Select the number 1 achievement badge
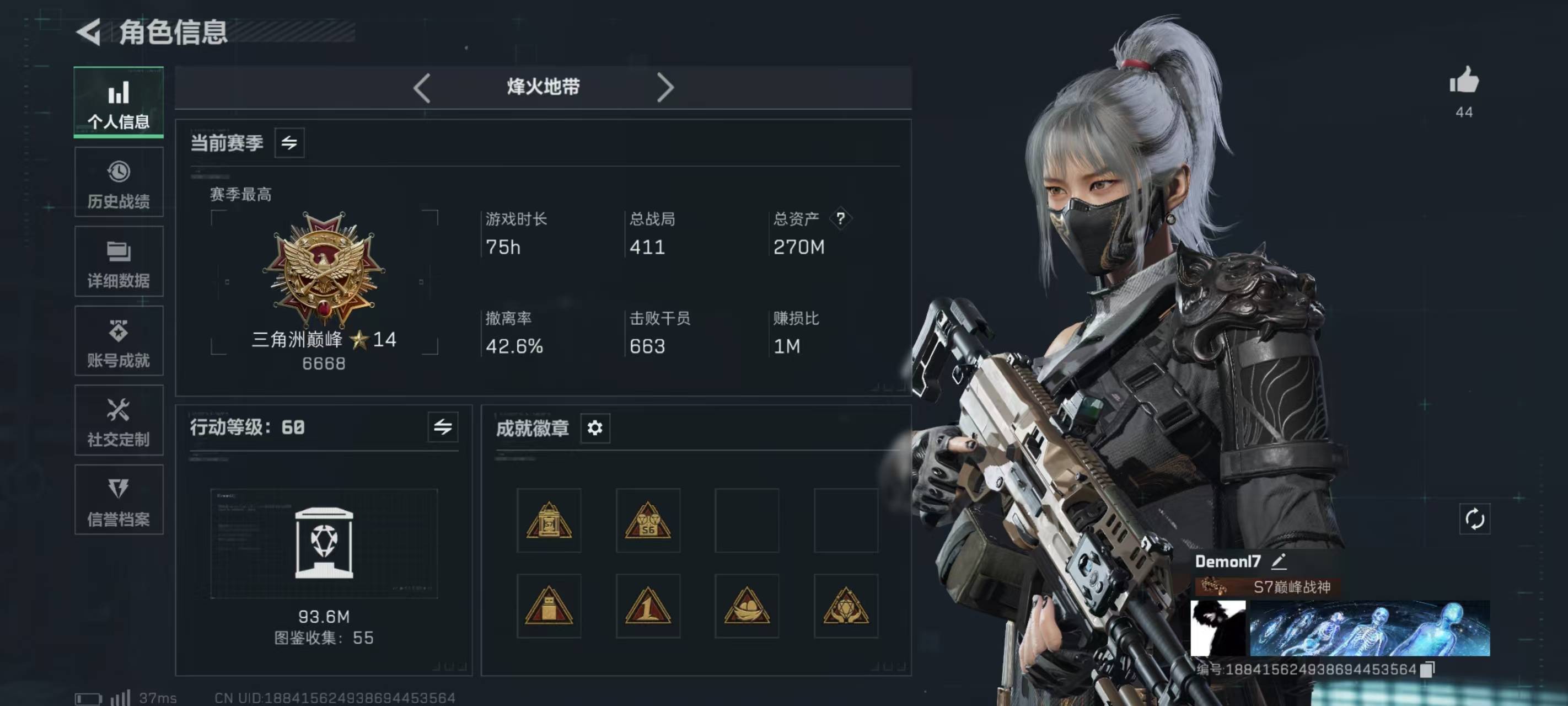 click(x=648, y=606)
